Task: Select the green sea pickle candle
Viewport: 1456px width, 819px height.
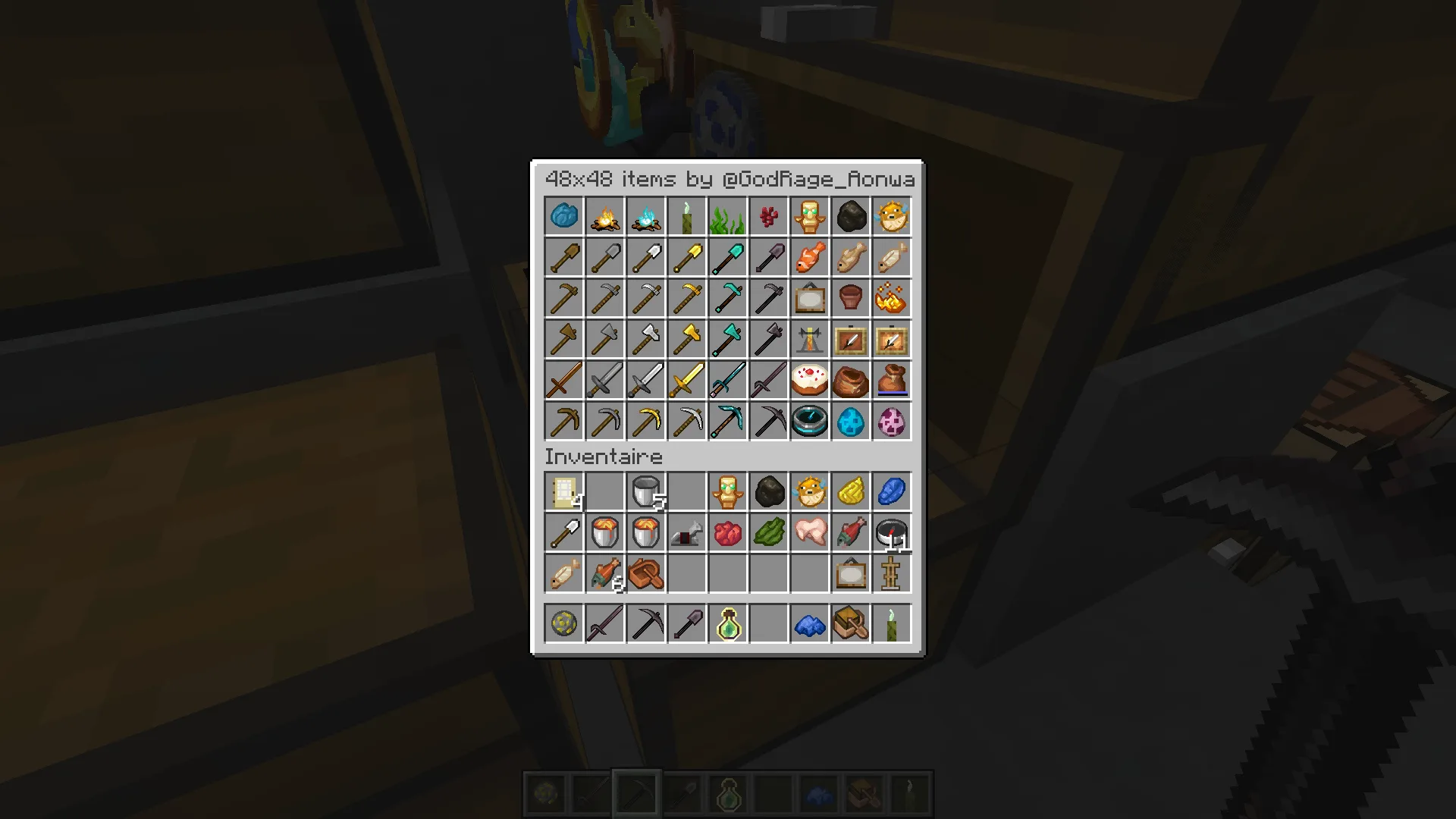Action: tap(686, 216)
